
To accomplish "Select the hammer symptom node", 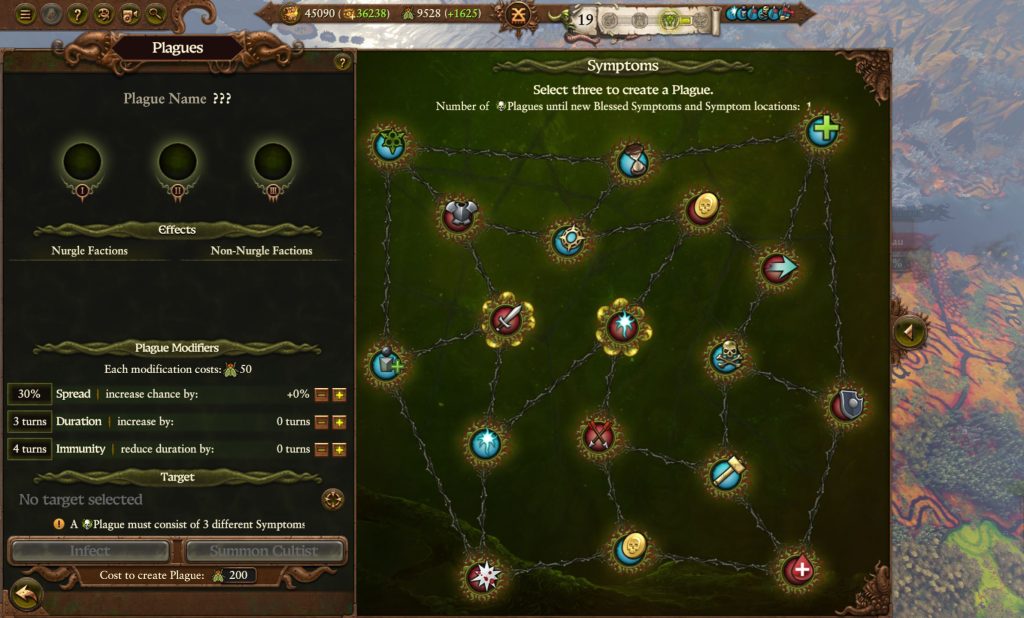I will (726, 473).
